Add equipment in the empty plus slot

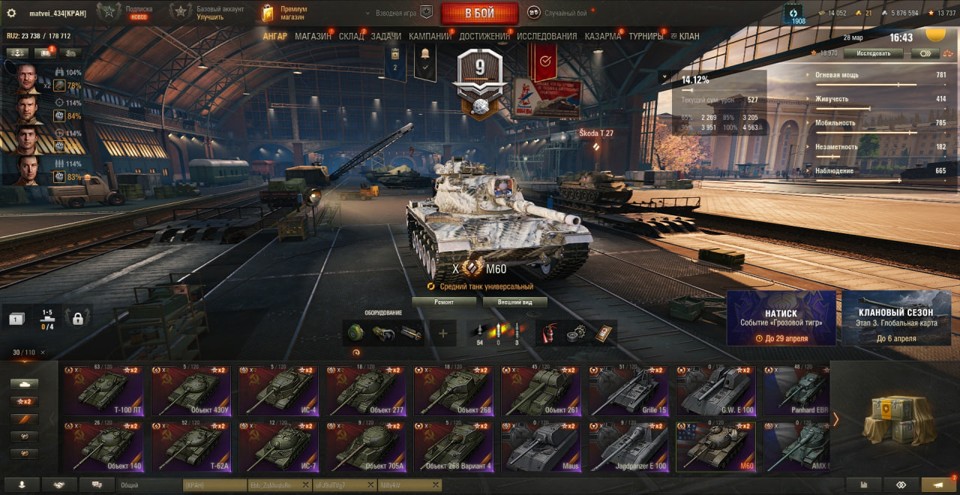coord(443,333)
